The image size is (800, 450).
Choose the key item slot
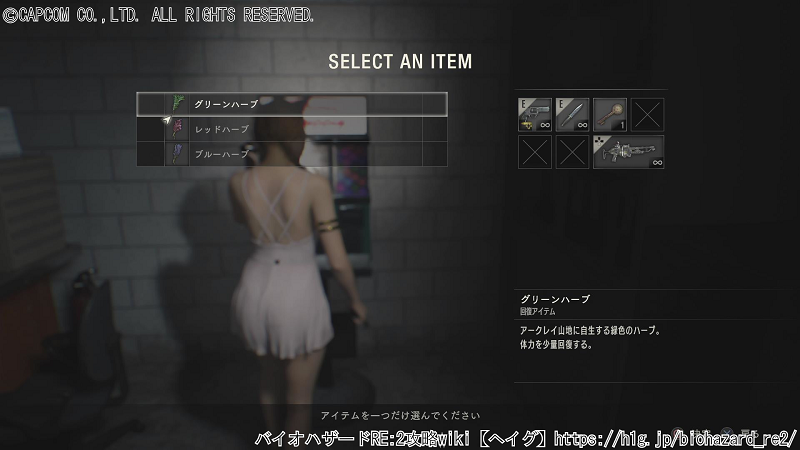[x=610, y=115]
